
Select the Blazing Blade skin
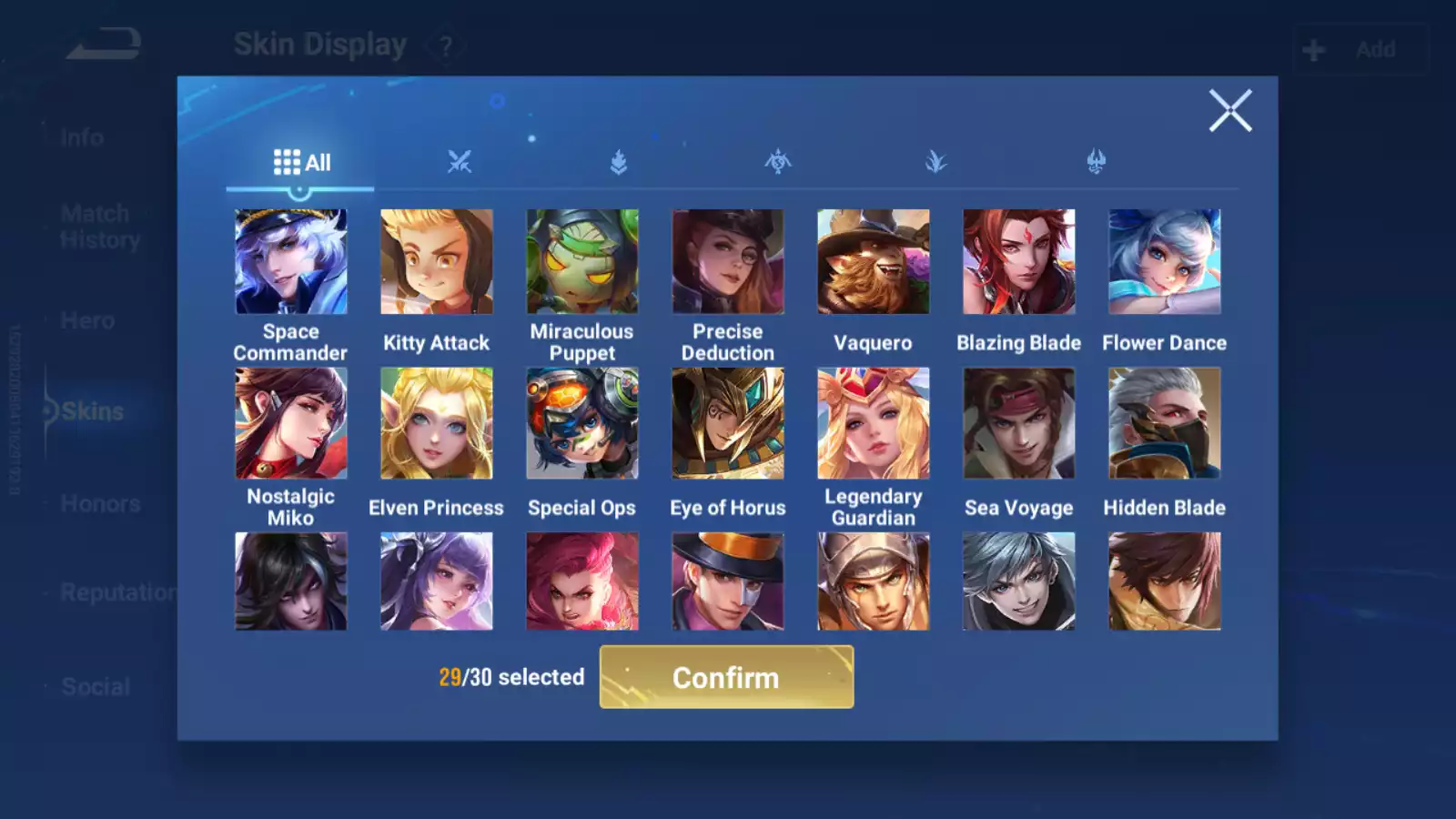[x=1019, y=262]
